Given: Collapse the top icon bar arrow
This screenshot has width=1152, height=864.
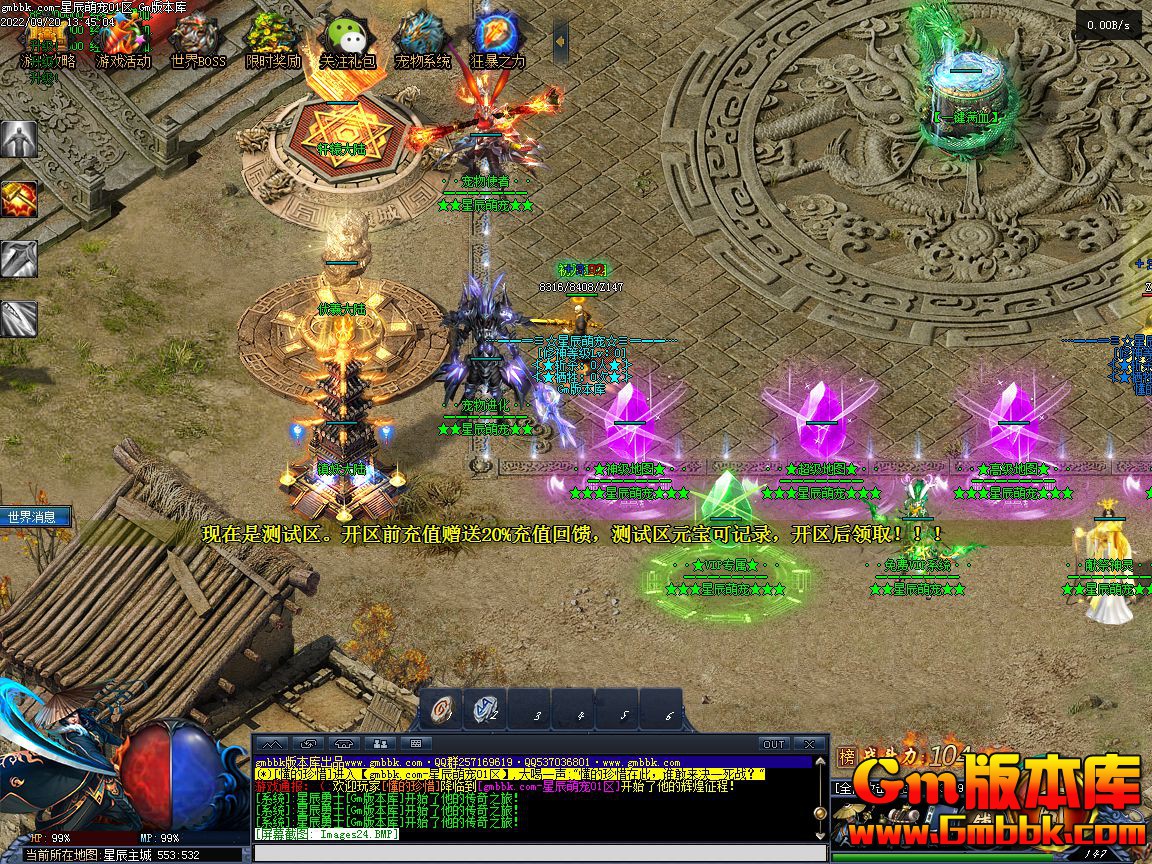Looking at the screenshot, I should pos(561,44).
